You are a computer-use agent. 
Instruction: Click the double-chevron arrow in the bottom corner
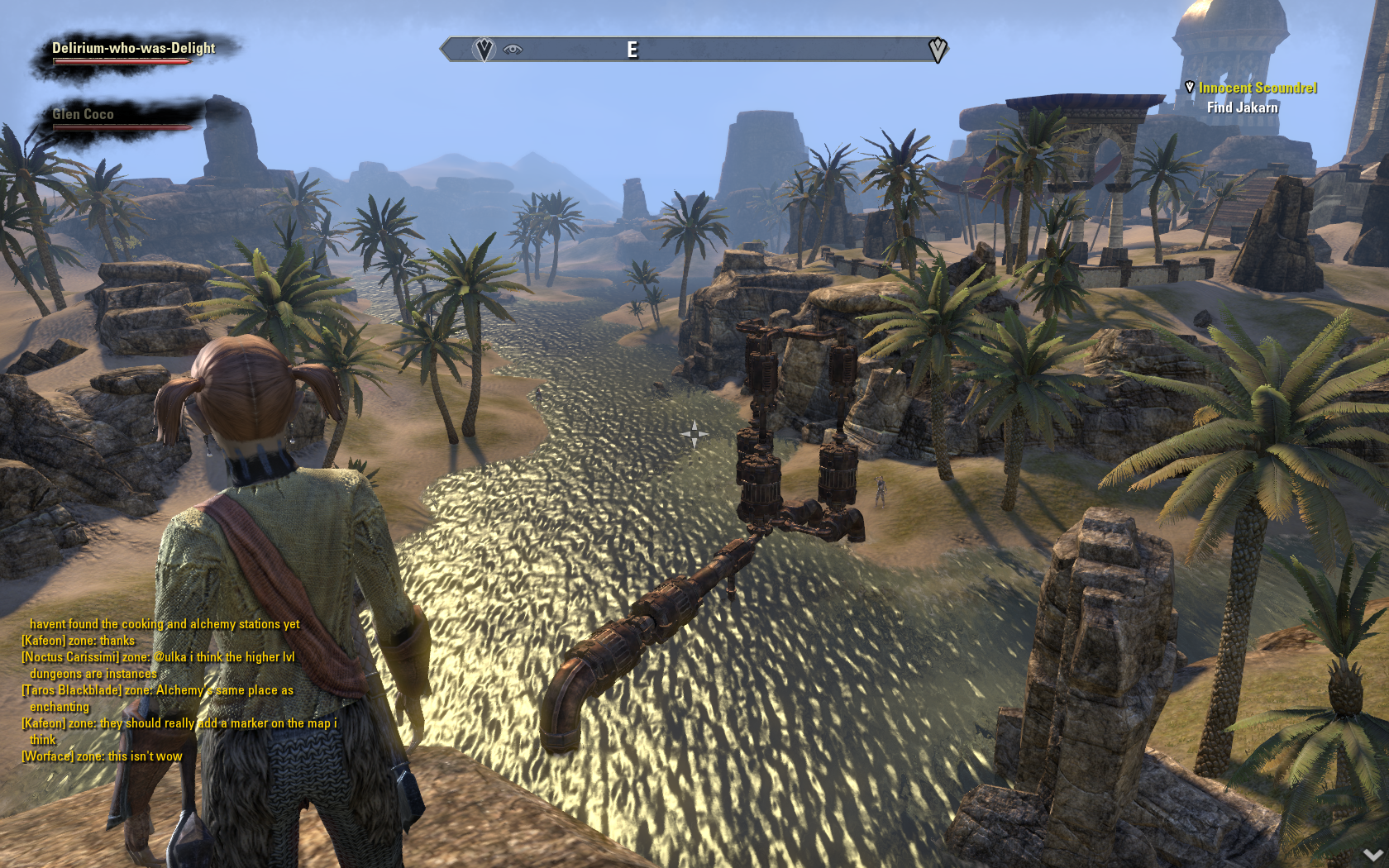coord(1373,855)
